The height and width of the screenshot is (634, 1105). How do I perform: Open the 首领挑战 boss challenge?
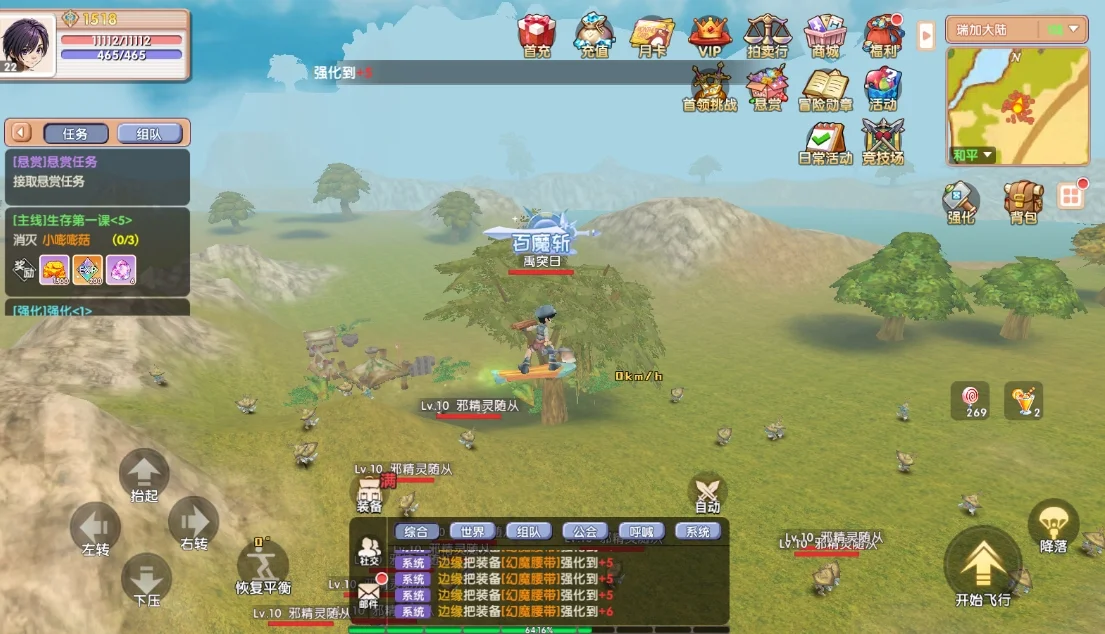709,87
